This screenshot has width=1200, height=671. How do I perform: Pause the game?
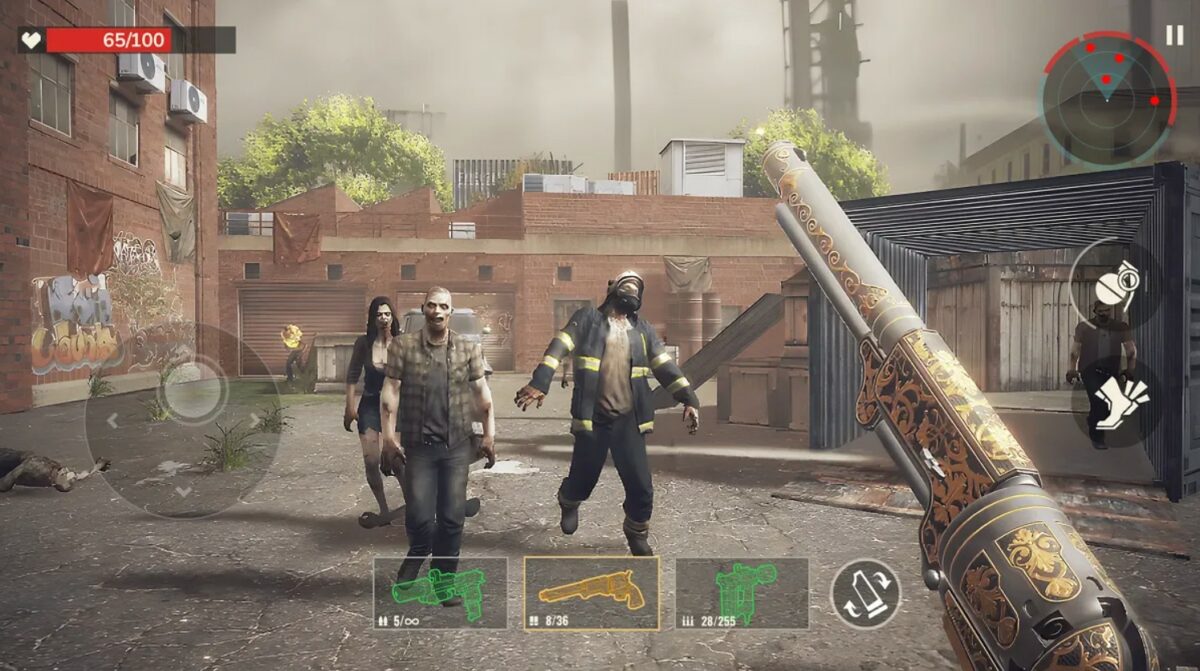[1174, 35]
